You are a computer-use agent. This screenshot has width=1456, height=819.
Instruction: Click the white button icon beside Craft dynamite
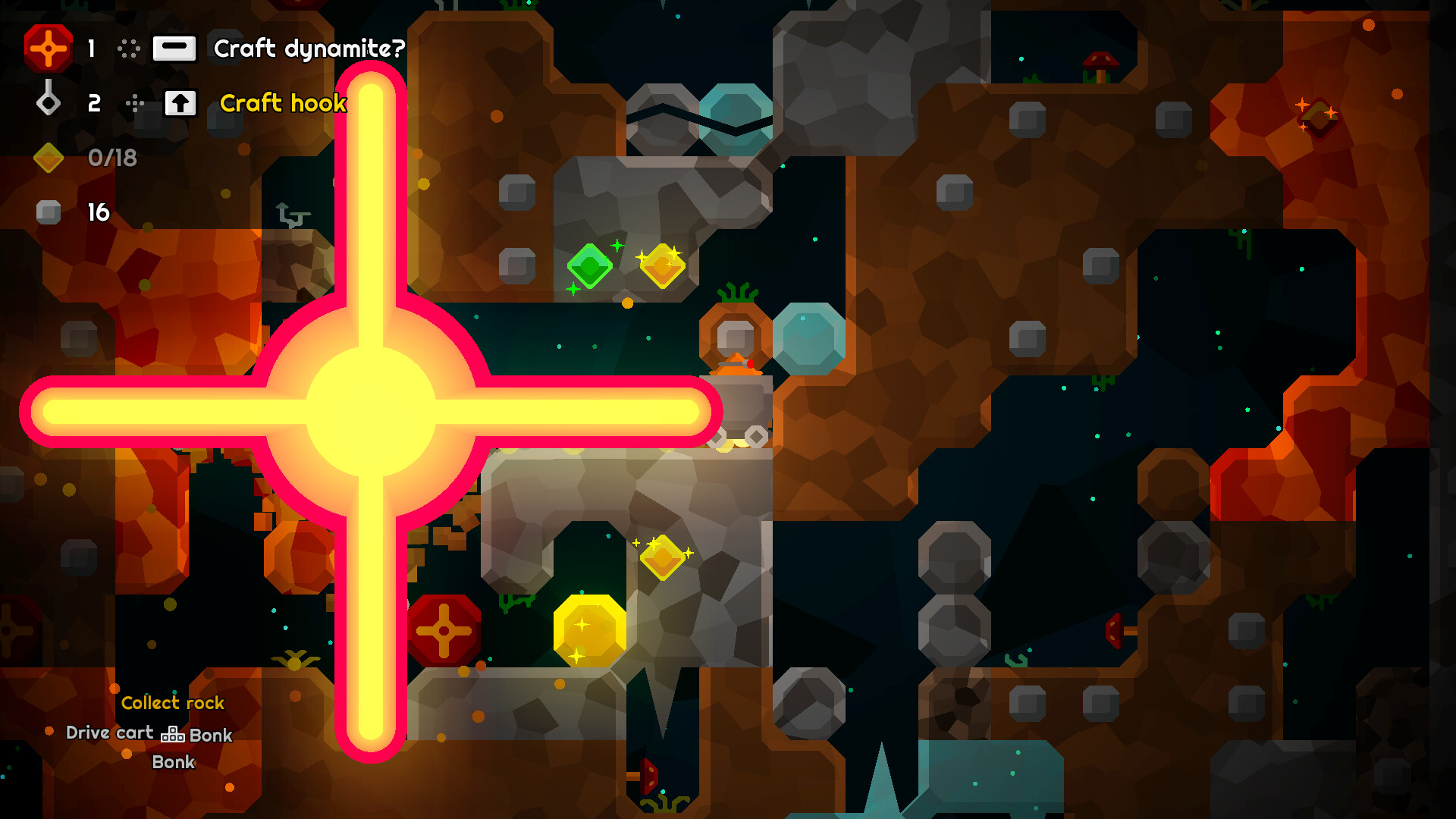point(176,49)
